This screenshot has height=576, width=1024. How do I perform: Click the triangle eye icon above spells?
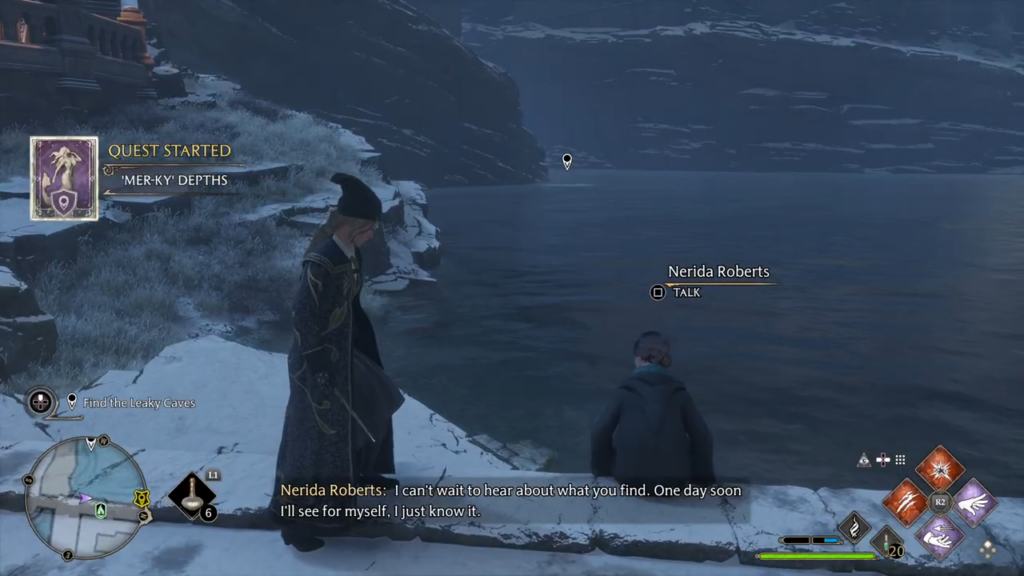863,460
